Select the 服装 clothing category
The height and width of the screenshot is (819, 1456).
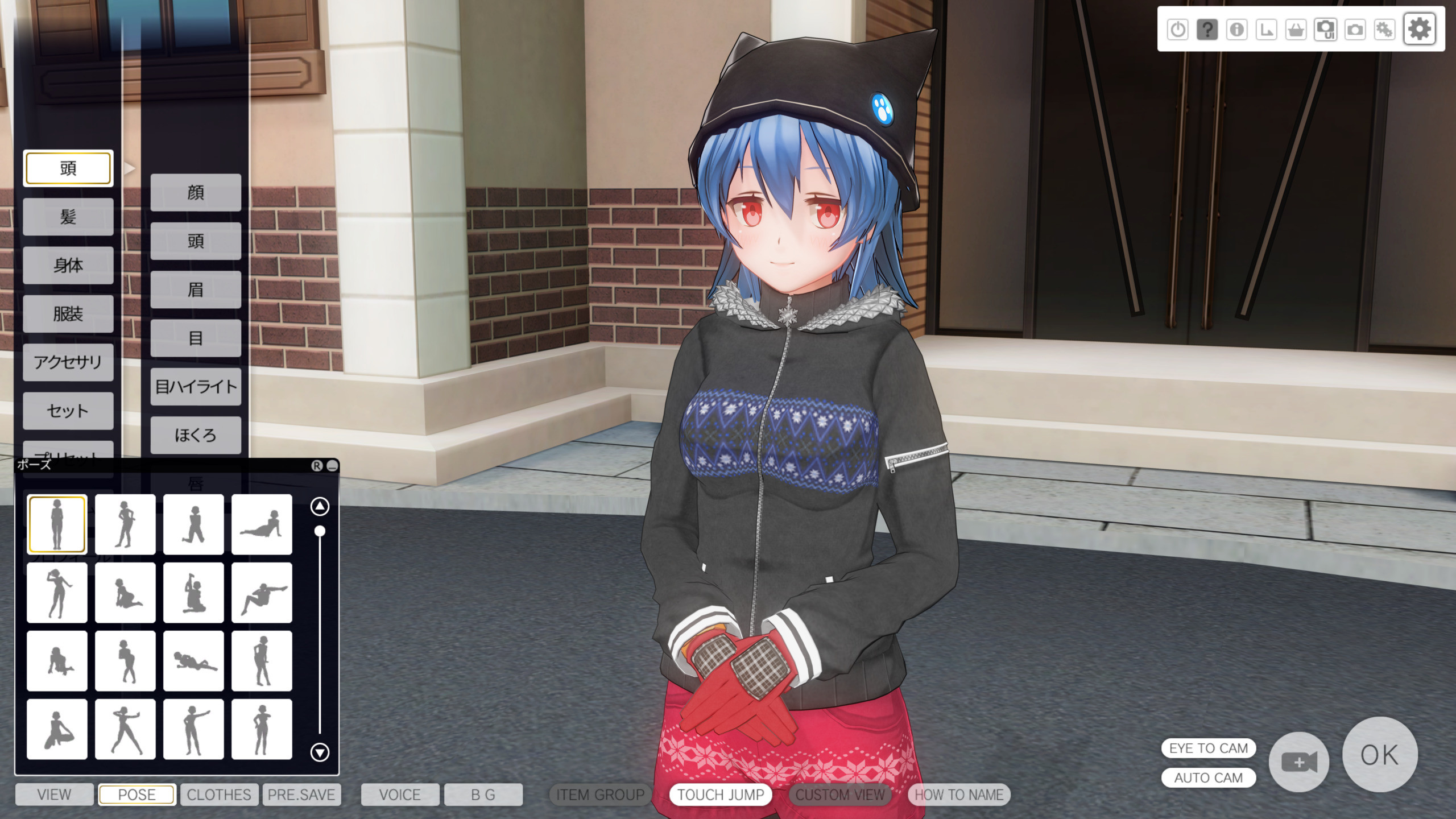pos(68,314)
